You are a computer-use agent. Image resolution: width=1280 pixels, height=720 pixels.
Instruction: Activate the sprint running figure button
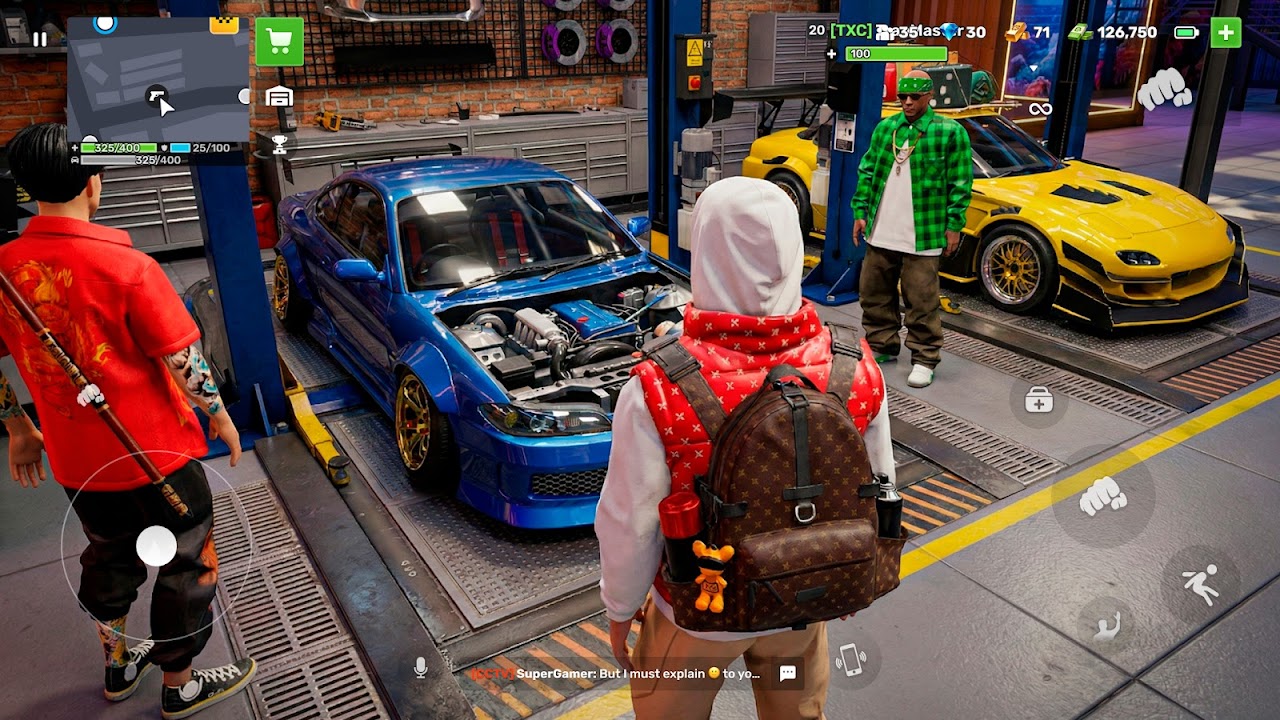(x=1200, y=583)
